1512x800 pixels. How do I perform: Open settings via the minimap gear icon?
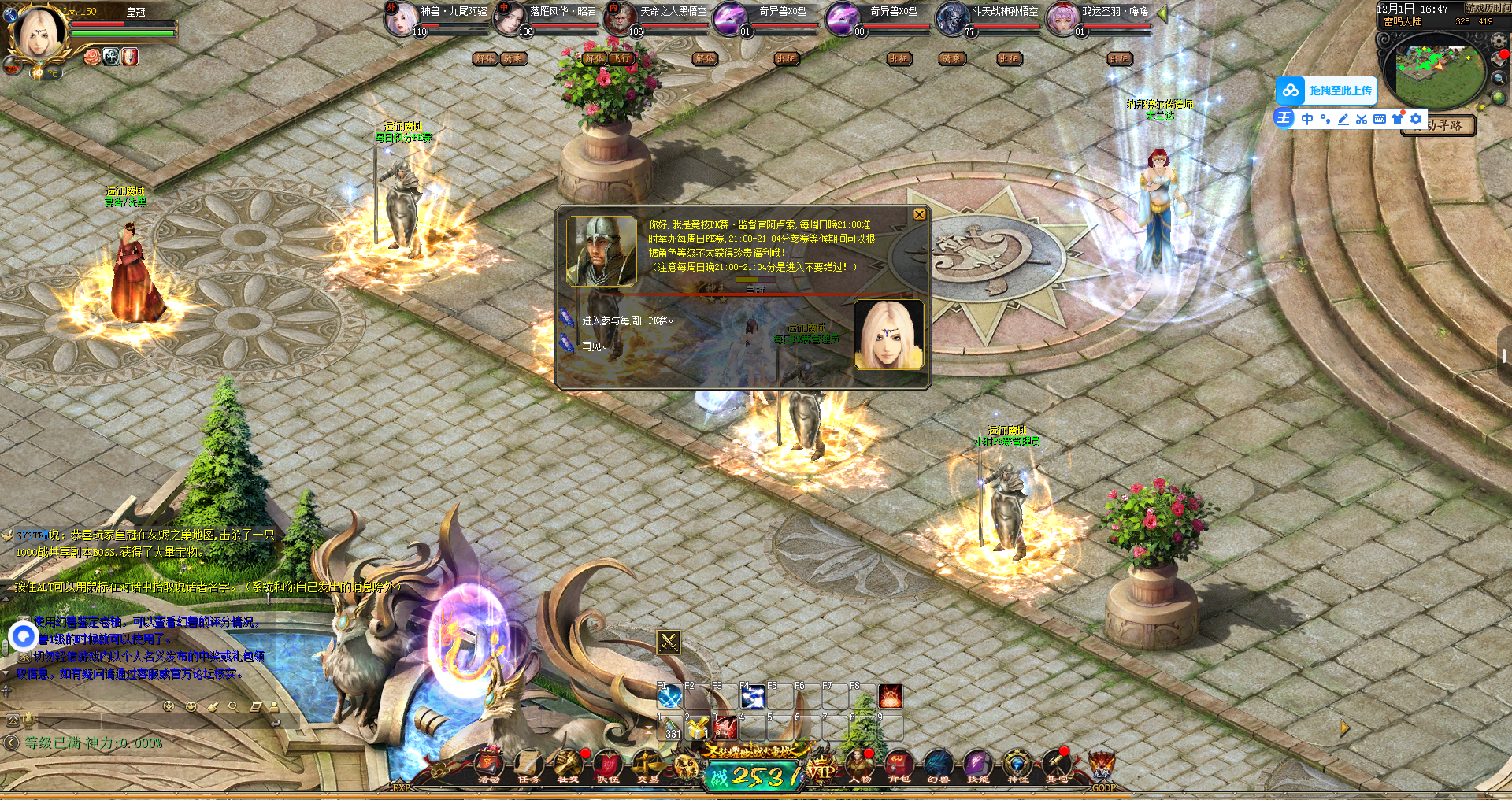[x=1499, y=40]
